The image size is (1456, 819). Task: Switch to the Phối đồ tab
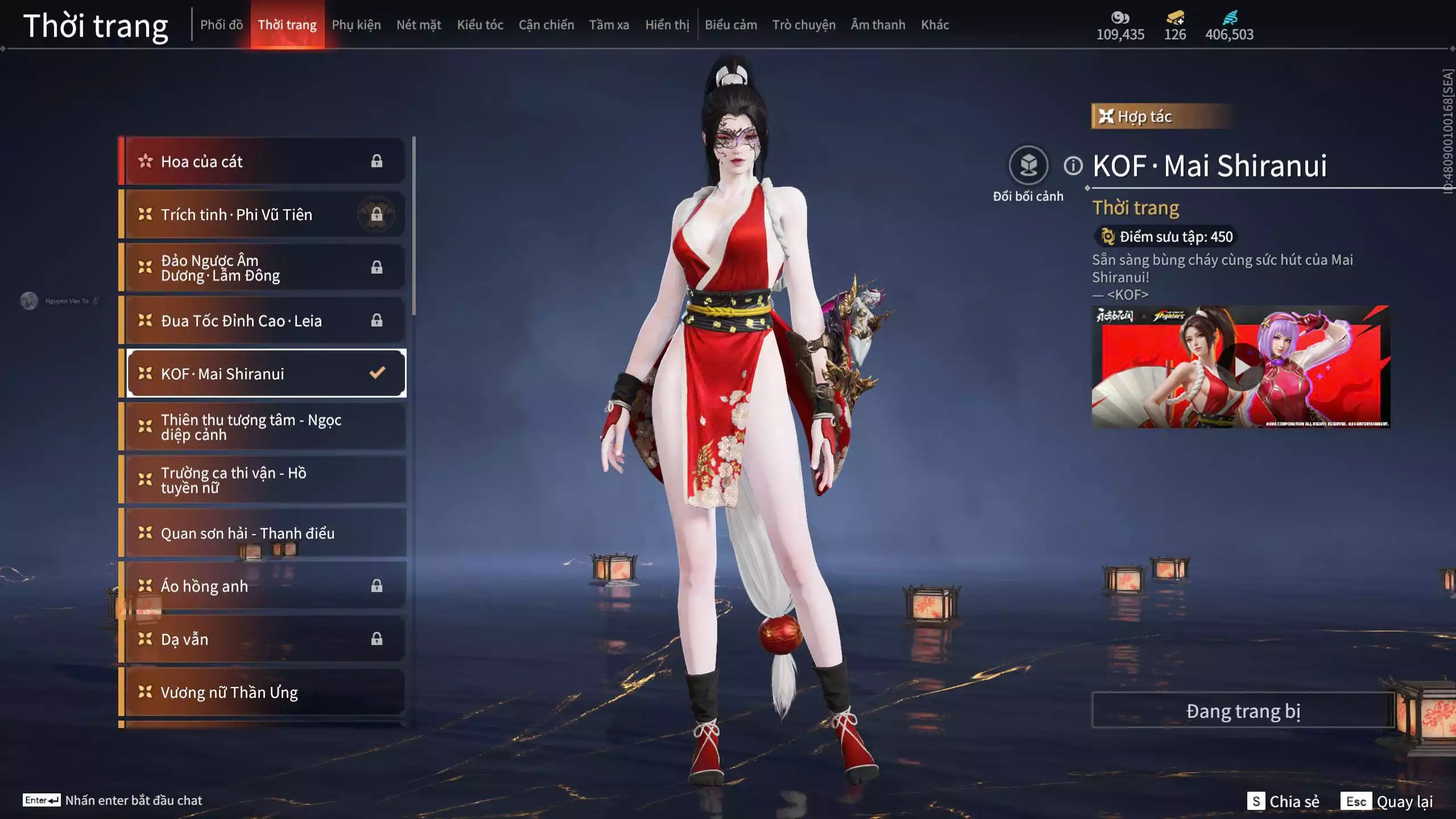221,25
